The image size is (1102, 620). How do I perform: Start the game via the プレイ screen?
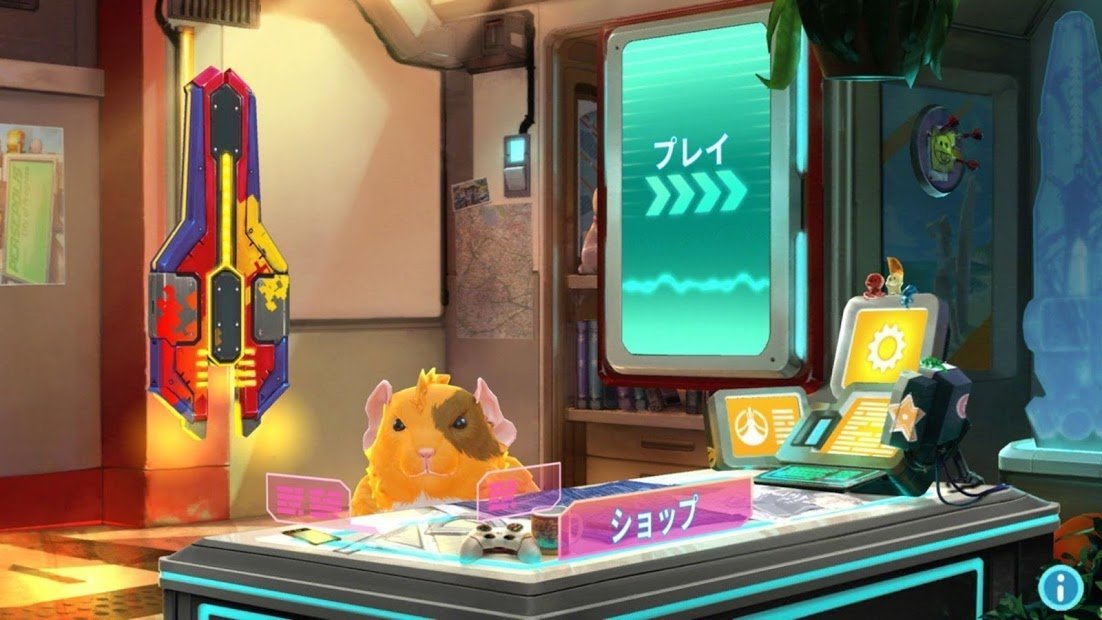pos(698,190)
